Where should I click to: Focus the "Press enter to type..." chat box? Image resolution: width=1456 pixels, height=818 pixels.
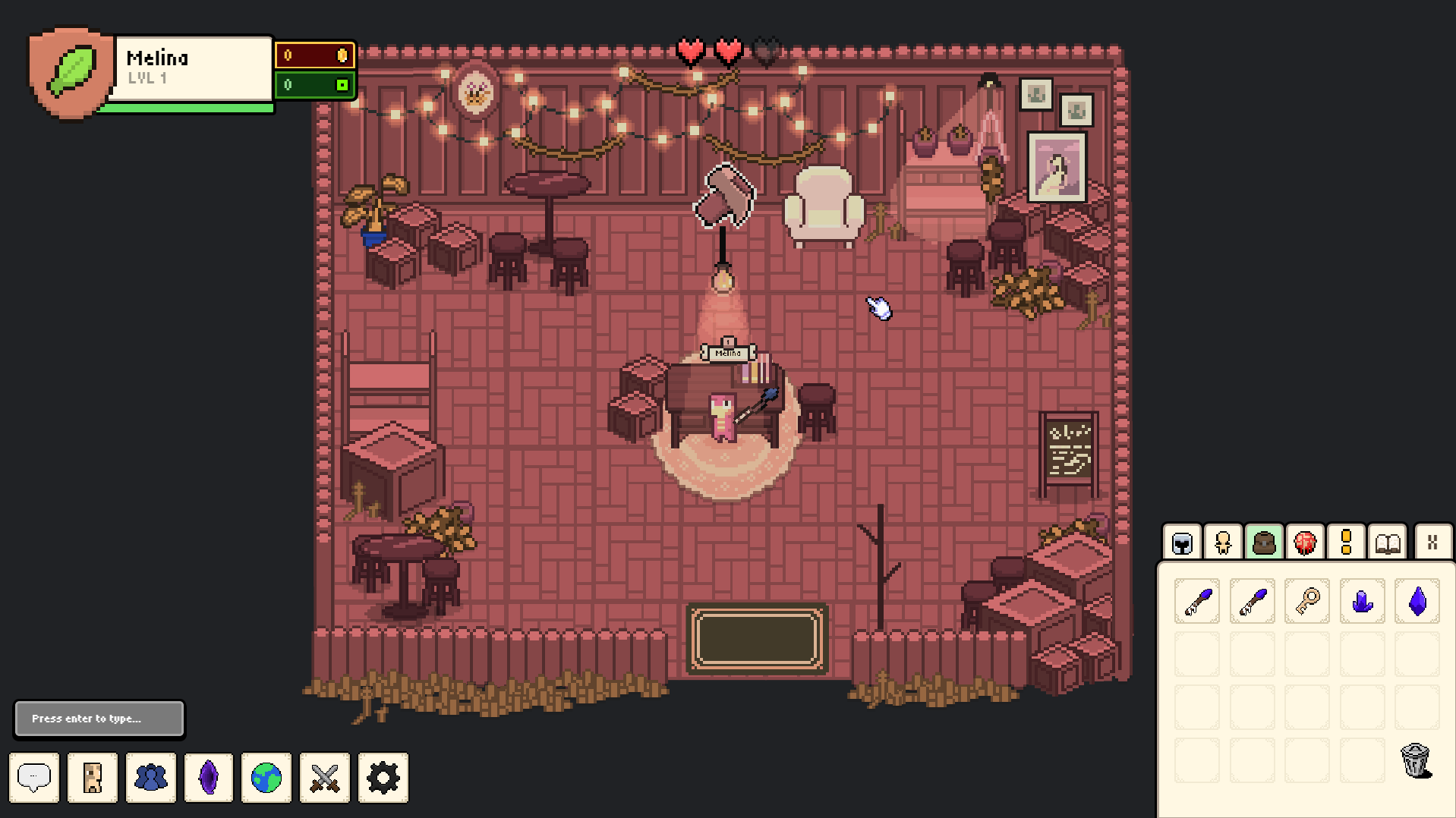pyautogui.click(x=99, y=719)
